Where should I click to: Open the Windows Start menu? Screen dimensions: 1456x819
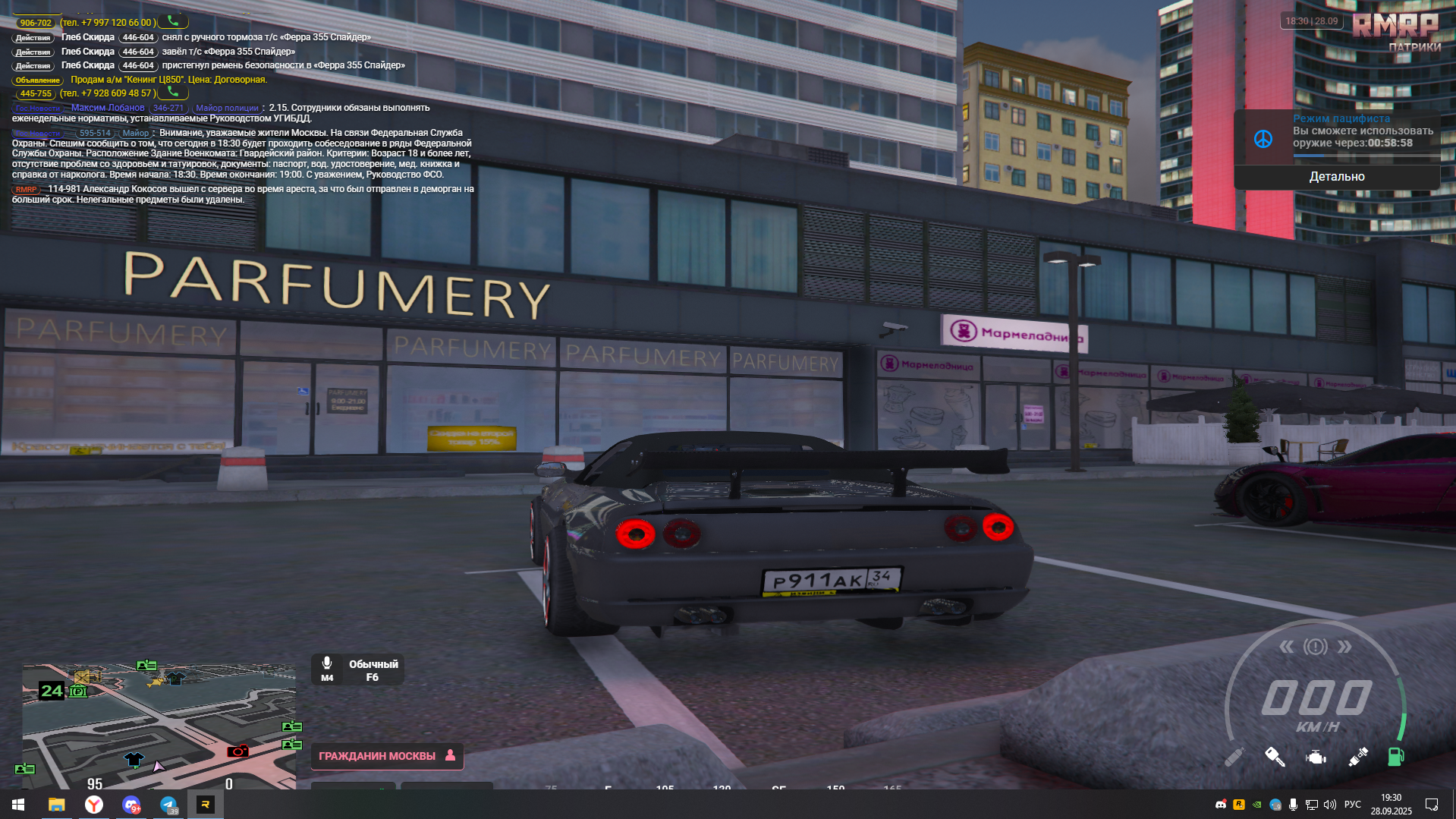pos(18,805)
